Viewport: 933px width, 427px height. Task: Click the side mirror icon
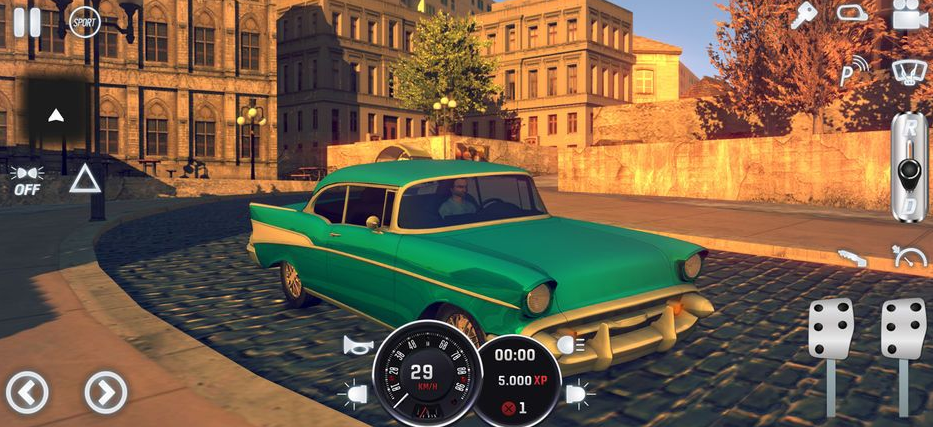[852, 14]
